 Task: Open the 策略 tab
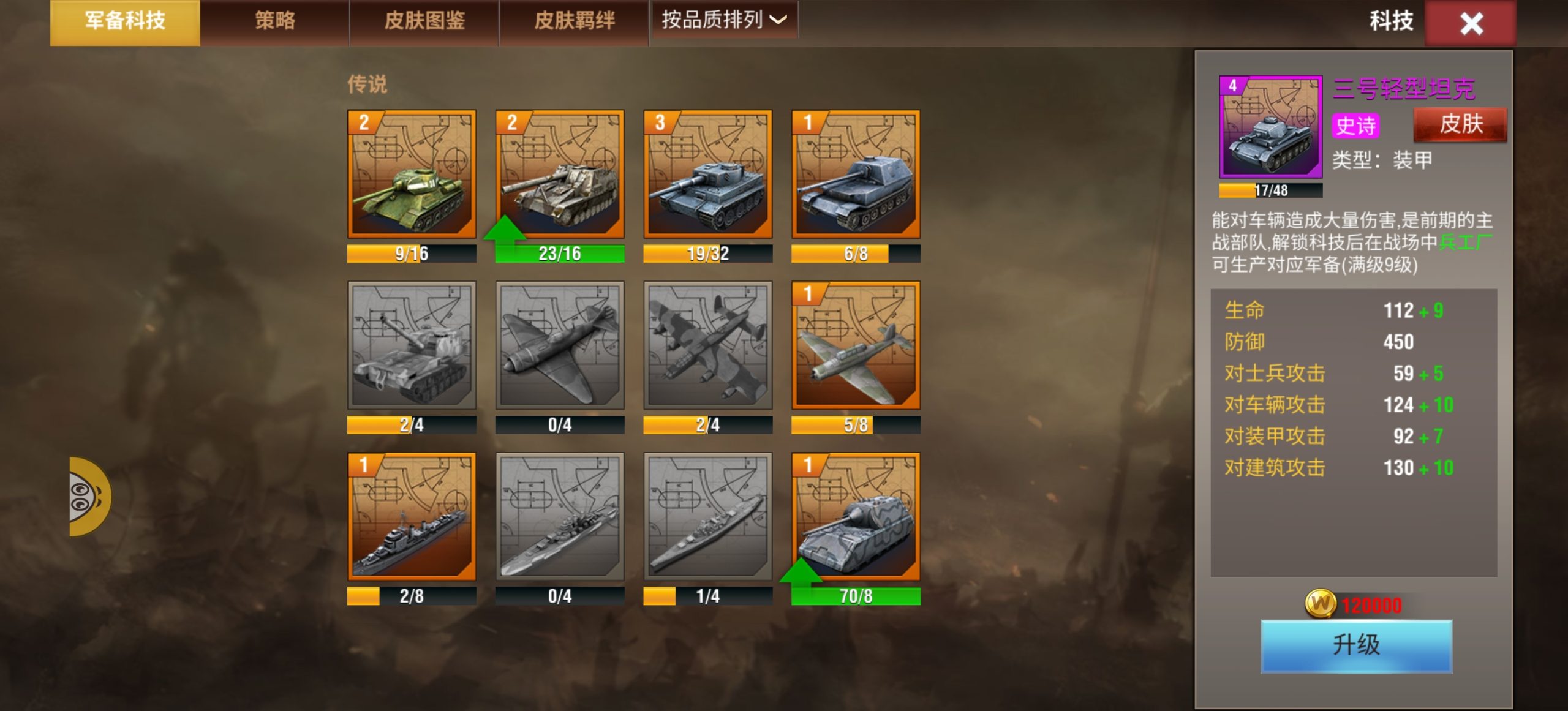click(x=274, y=22)
